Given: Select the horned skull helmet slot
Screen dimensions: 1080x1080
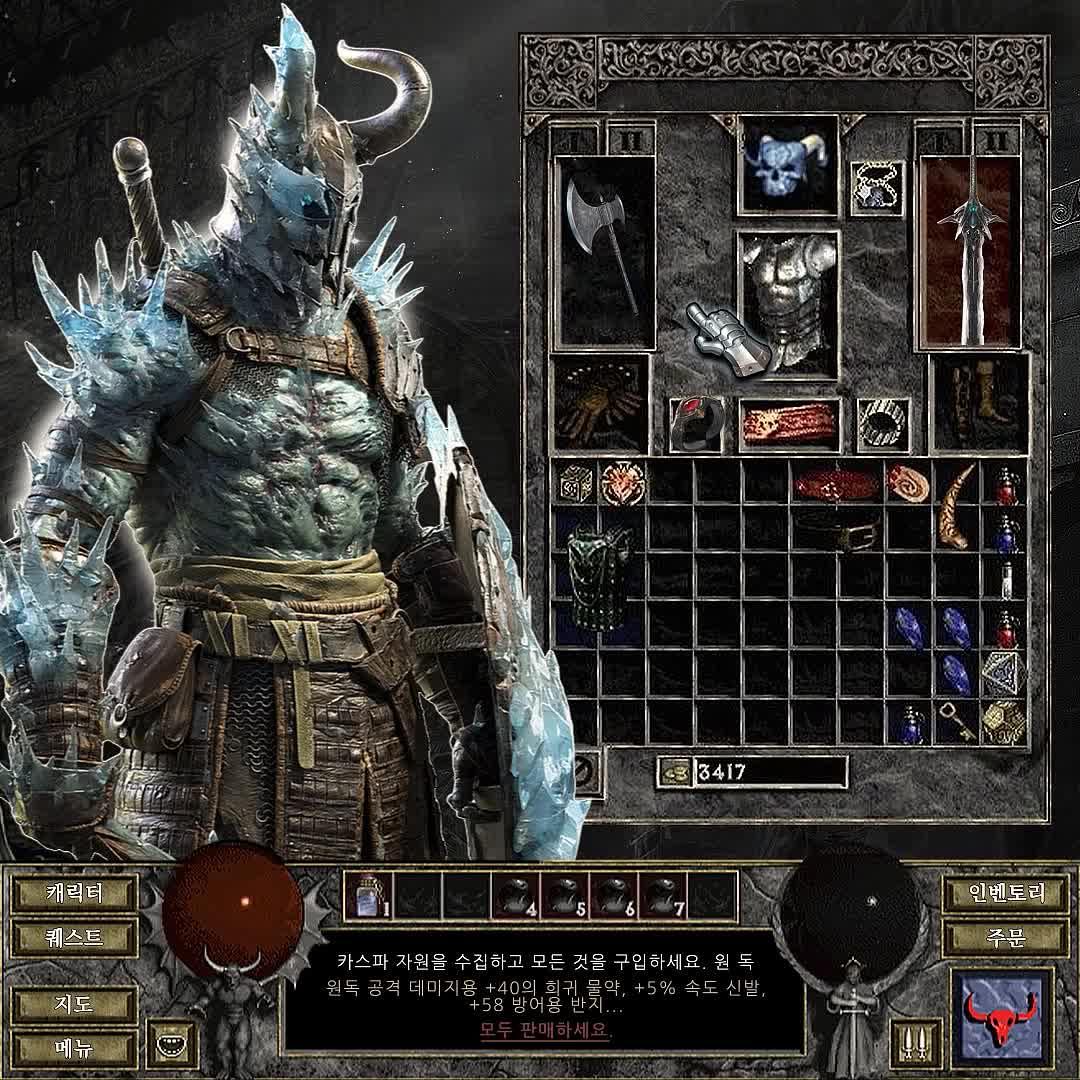Looking at the screenshot, I should (x=787, y=165).
